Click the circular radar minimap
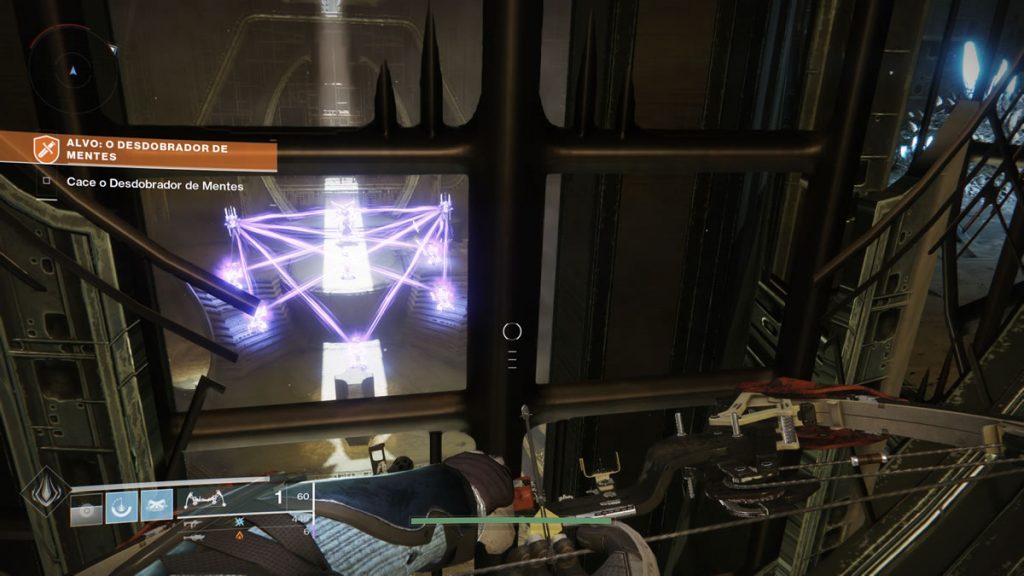The width and height of the screenshot is (1024, 576). pos(71,71)
